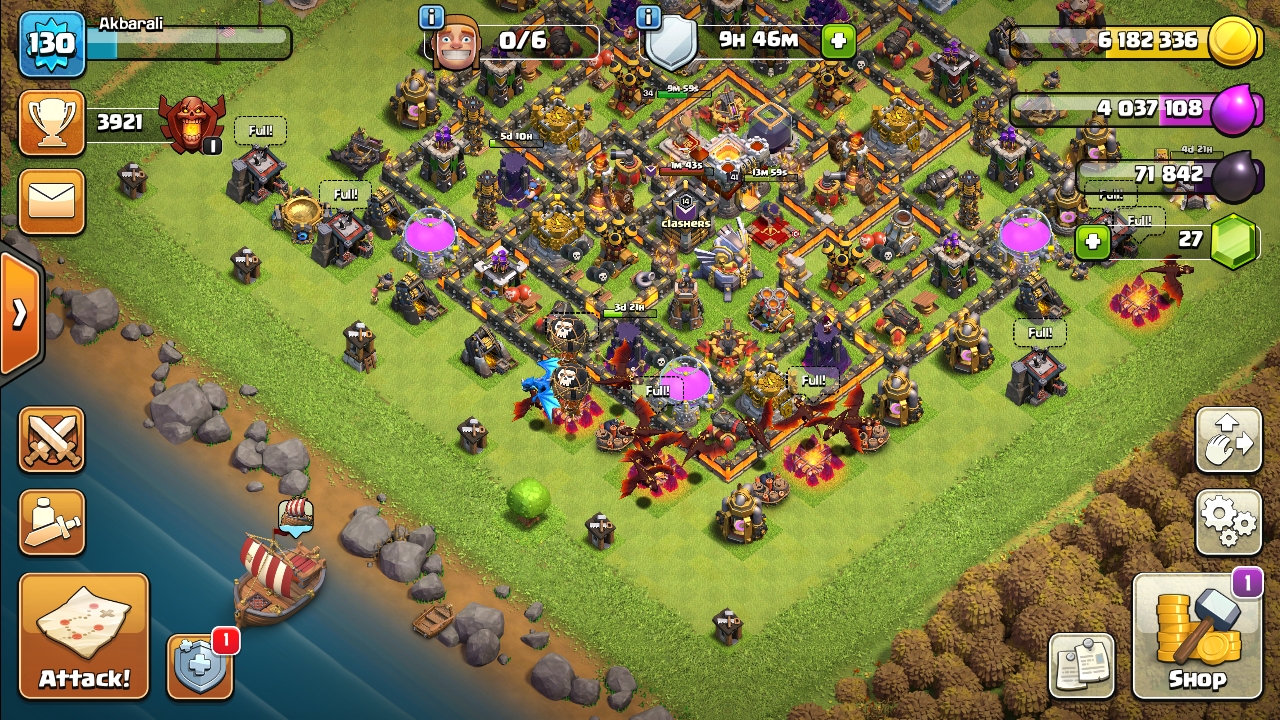Expand the orange side arrow tab
This screenshot has width=1280, height=720.
click(18, 314)
